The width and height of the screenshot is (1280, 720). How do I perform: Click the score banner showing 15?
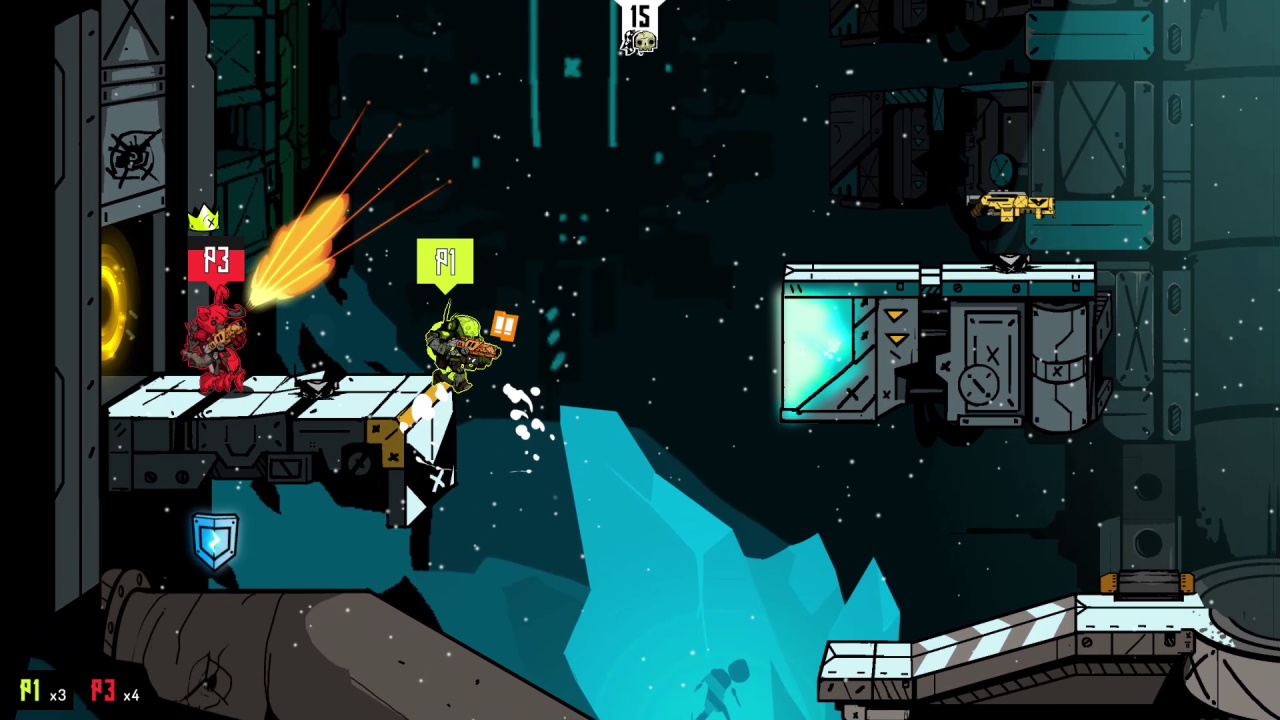(639, 14)
